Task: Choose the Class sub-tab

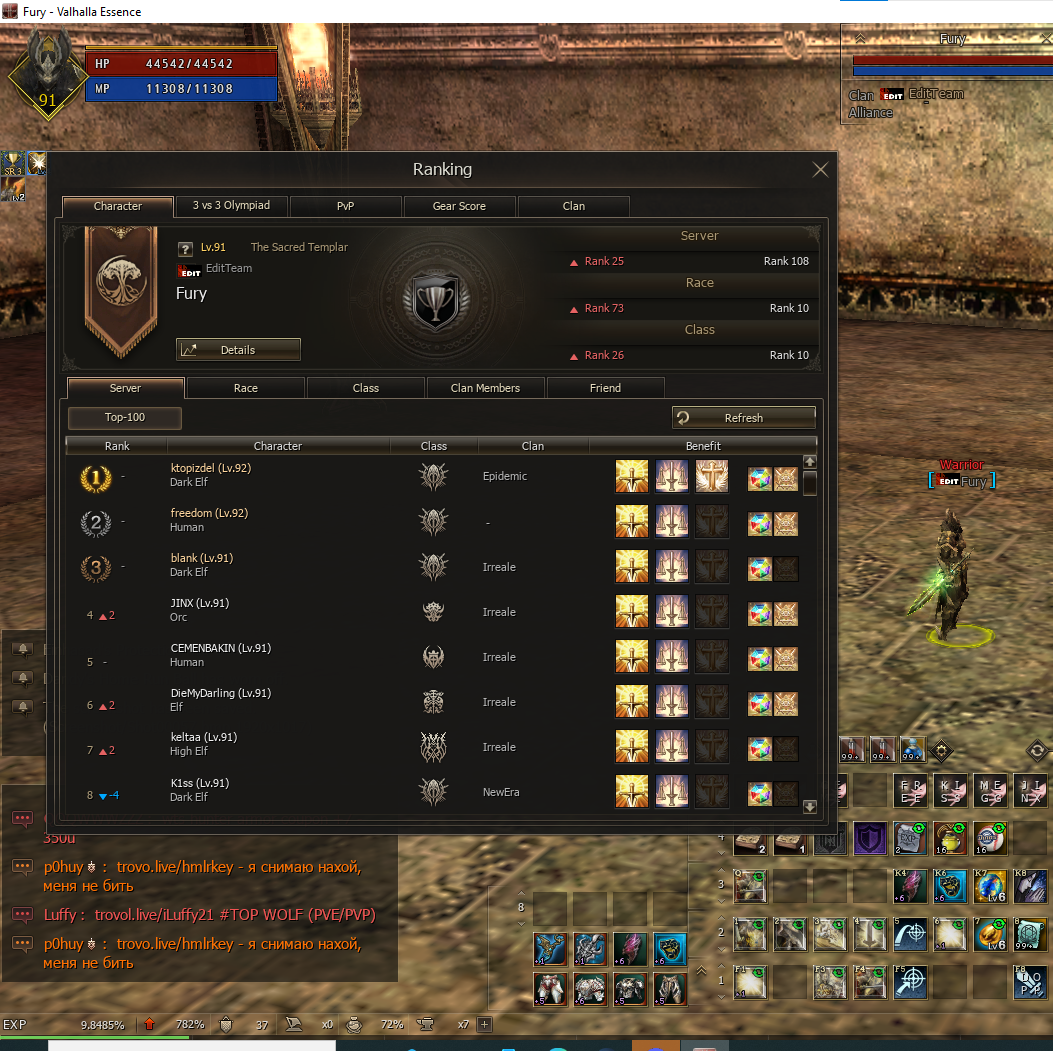Action: tap(366, 388)
